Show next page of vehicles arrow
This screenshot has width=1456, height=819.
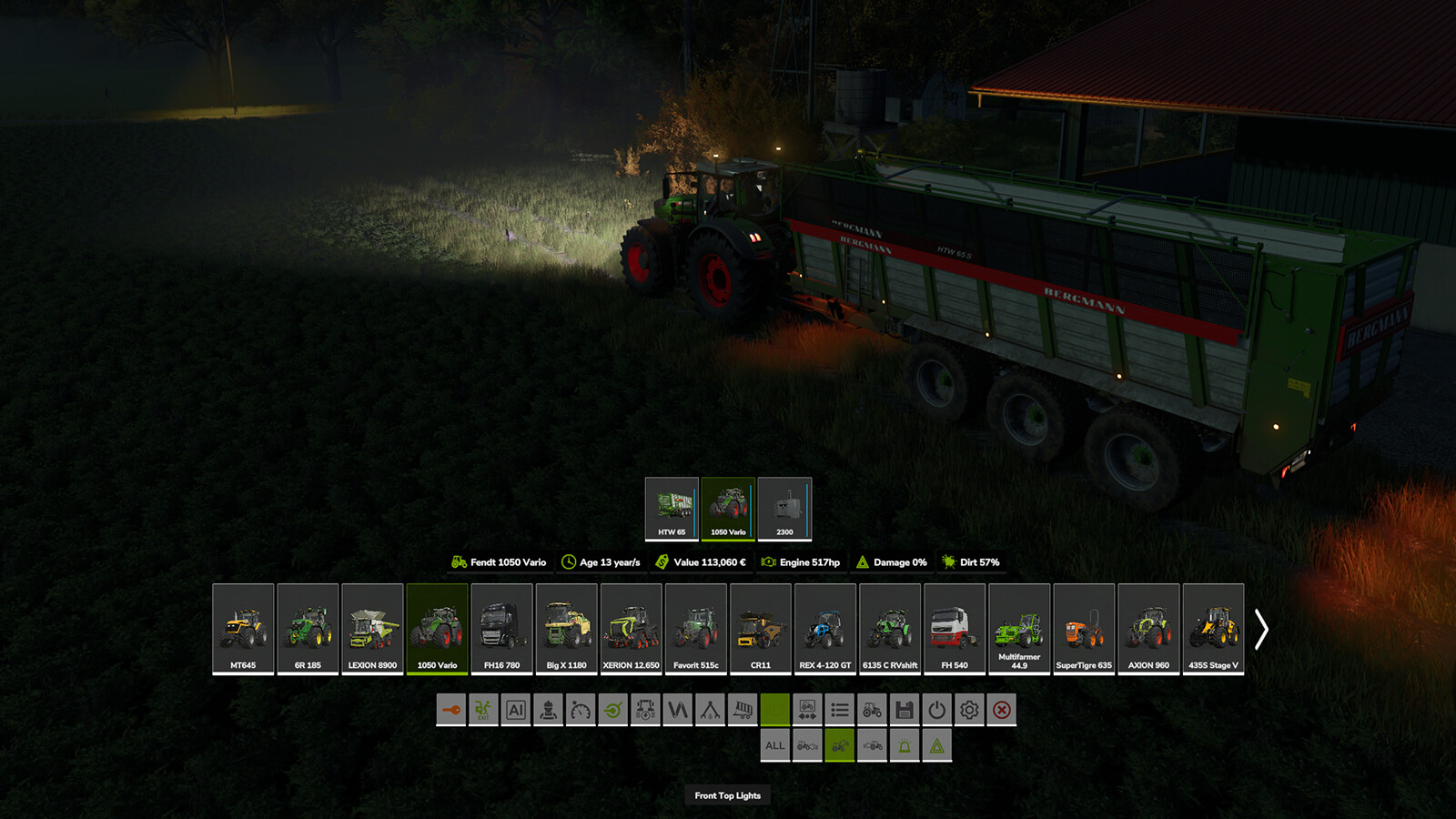pos(1261,629)
